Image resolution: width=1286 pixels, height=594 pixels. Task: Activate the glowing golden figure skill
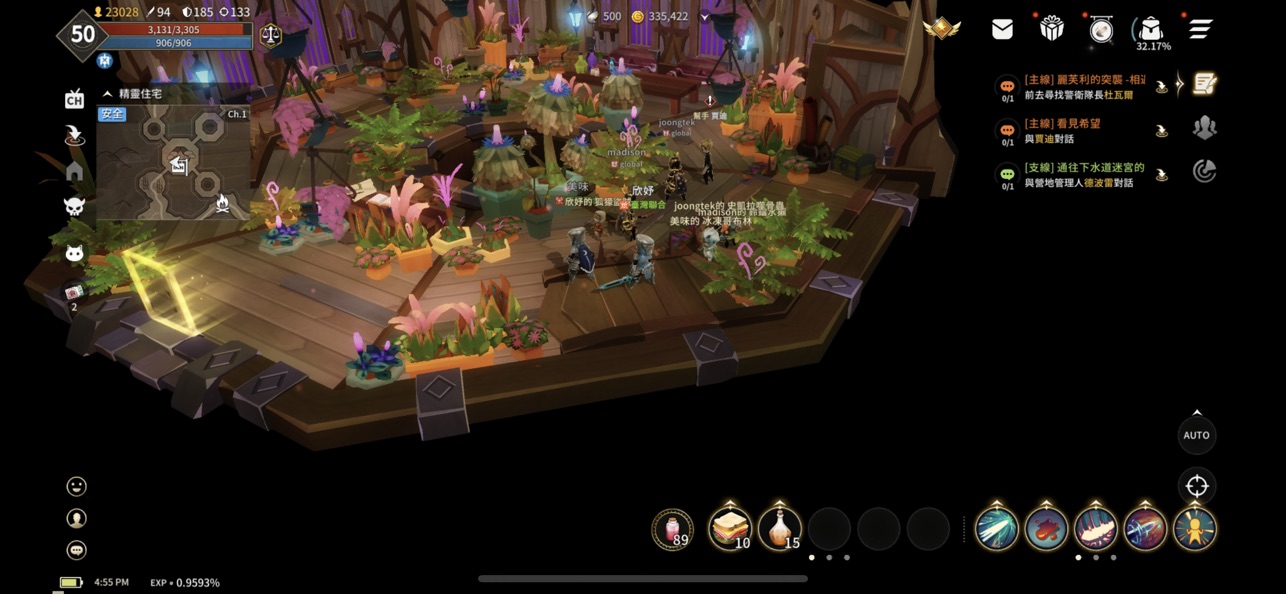click(1194, 528)
